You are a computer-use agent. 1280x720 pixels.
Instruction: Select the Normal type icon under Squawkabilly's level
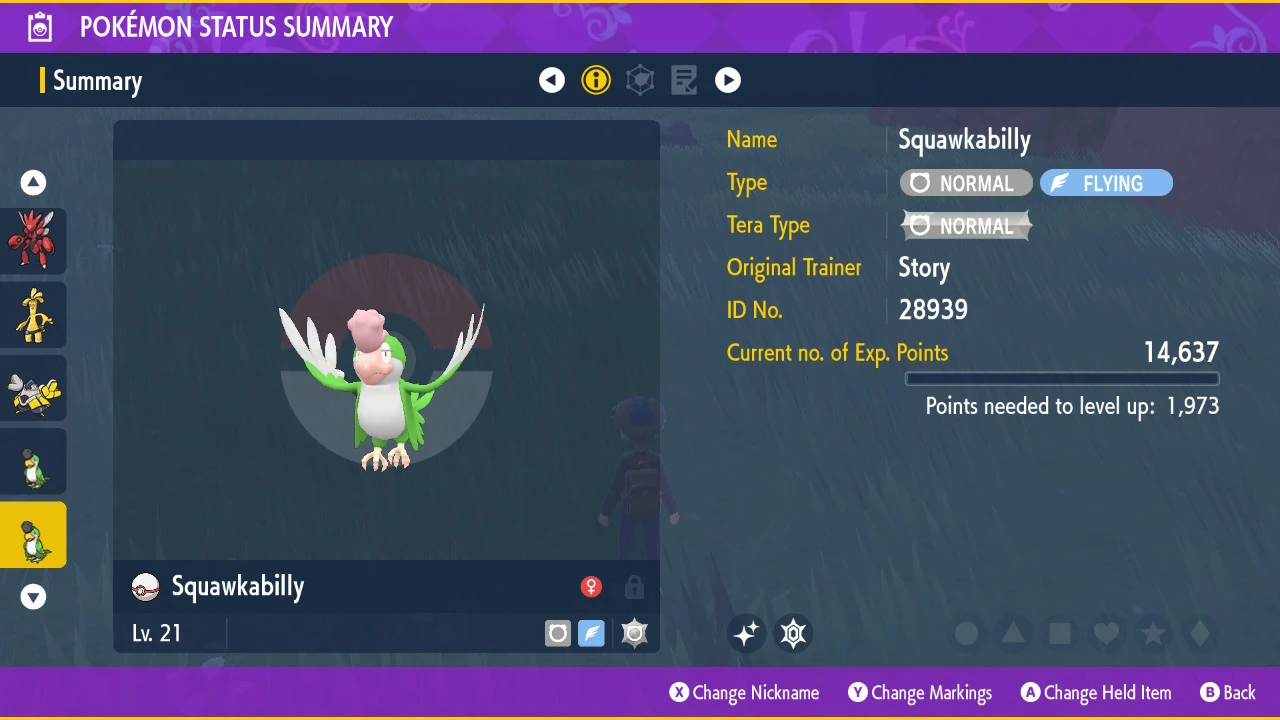pyautogui.click(x=557, y=633)
